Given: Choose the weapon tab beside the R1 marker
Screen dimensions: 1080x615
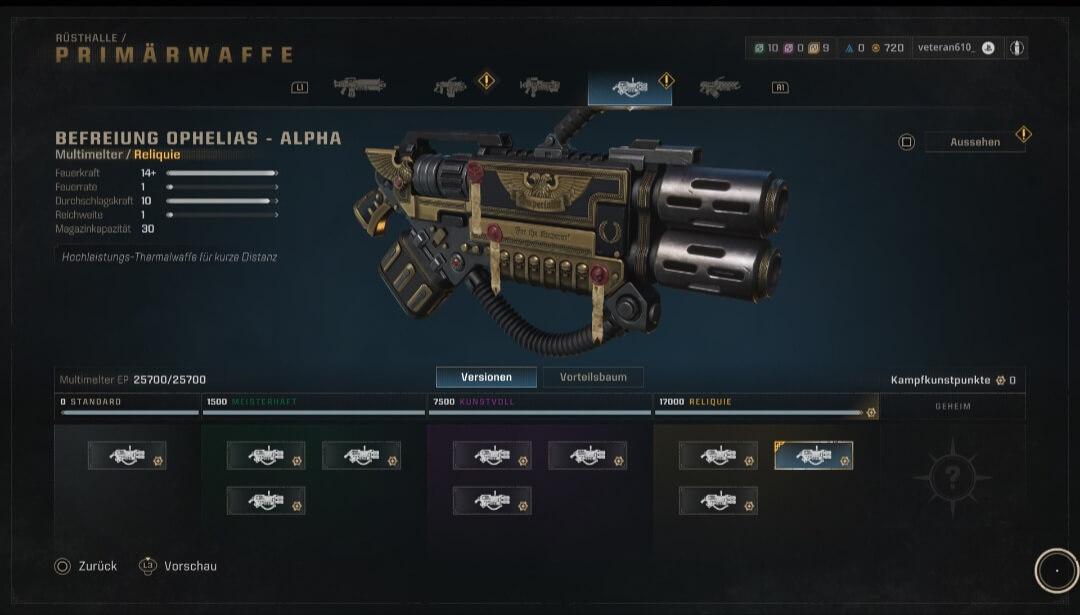Looking at the screenshot, I should (720, 88).
